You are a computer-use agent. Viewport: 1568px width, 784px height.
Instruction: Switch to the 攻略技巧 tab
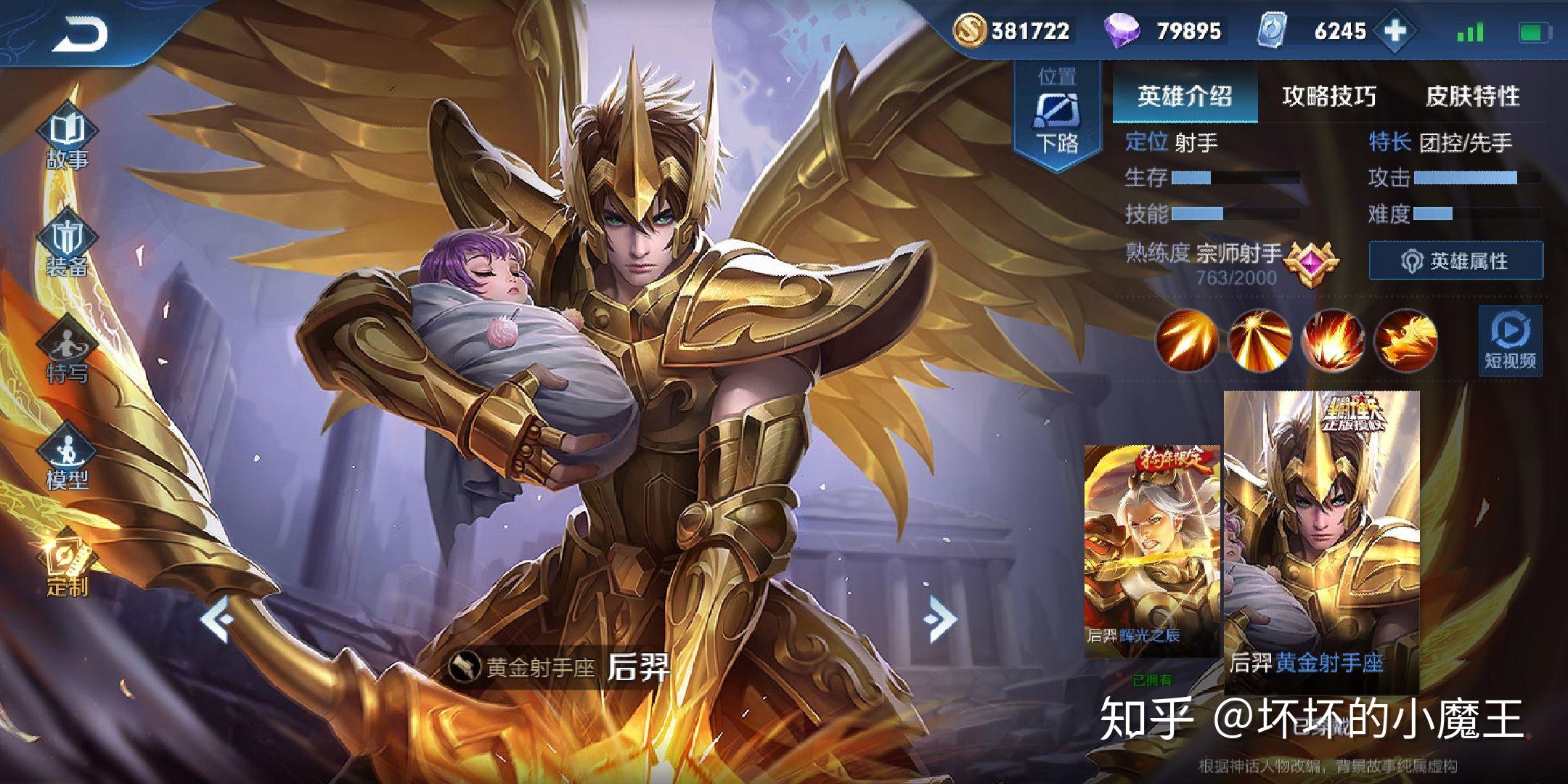click(x=1328, y=96)
